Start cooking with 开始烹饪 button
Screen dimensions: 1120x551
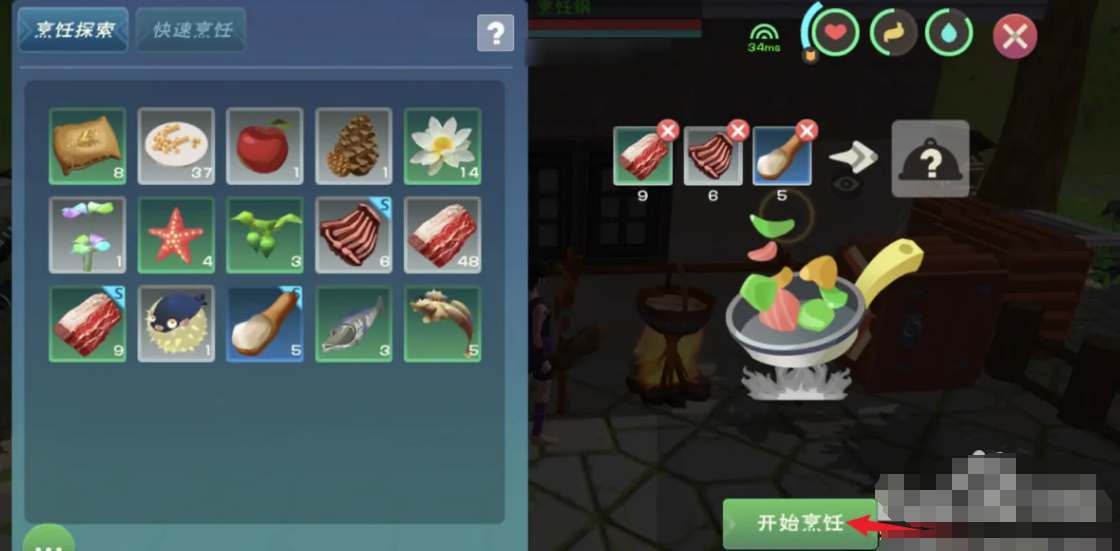[x=800, y=523]
